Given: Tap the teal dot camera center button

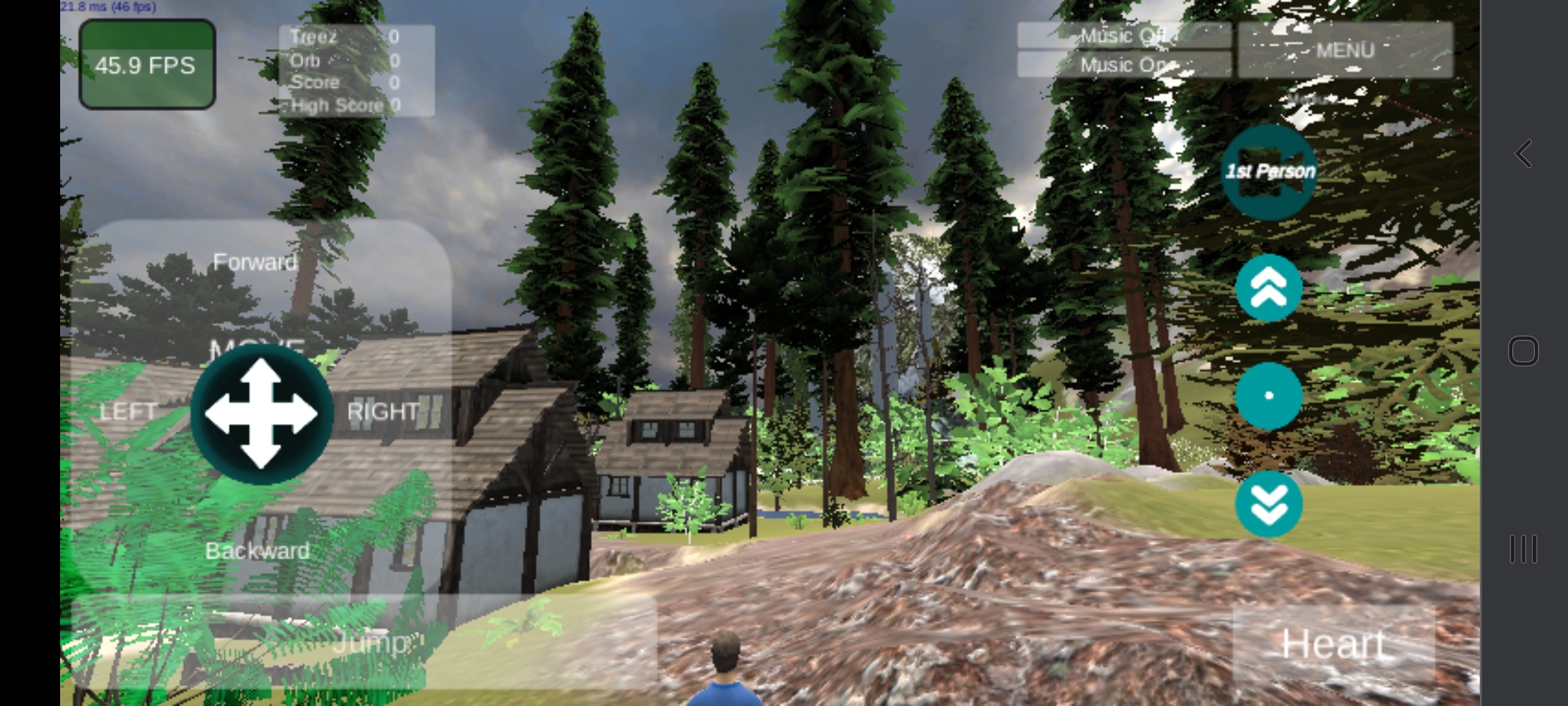Looking at the screenshot, I should 1268,395.
